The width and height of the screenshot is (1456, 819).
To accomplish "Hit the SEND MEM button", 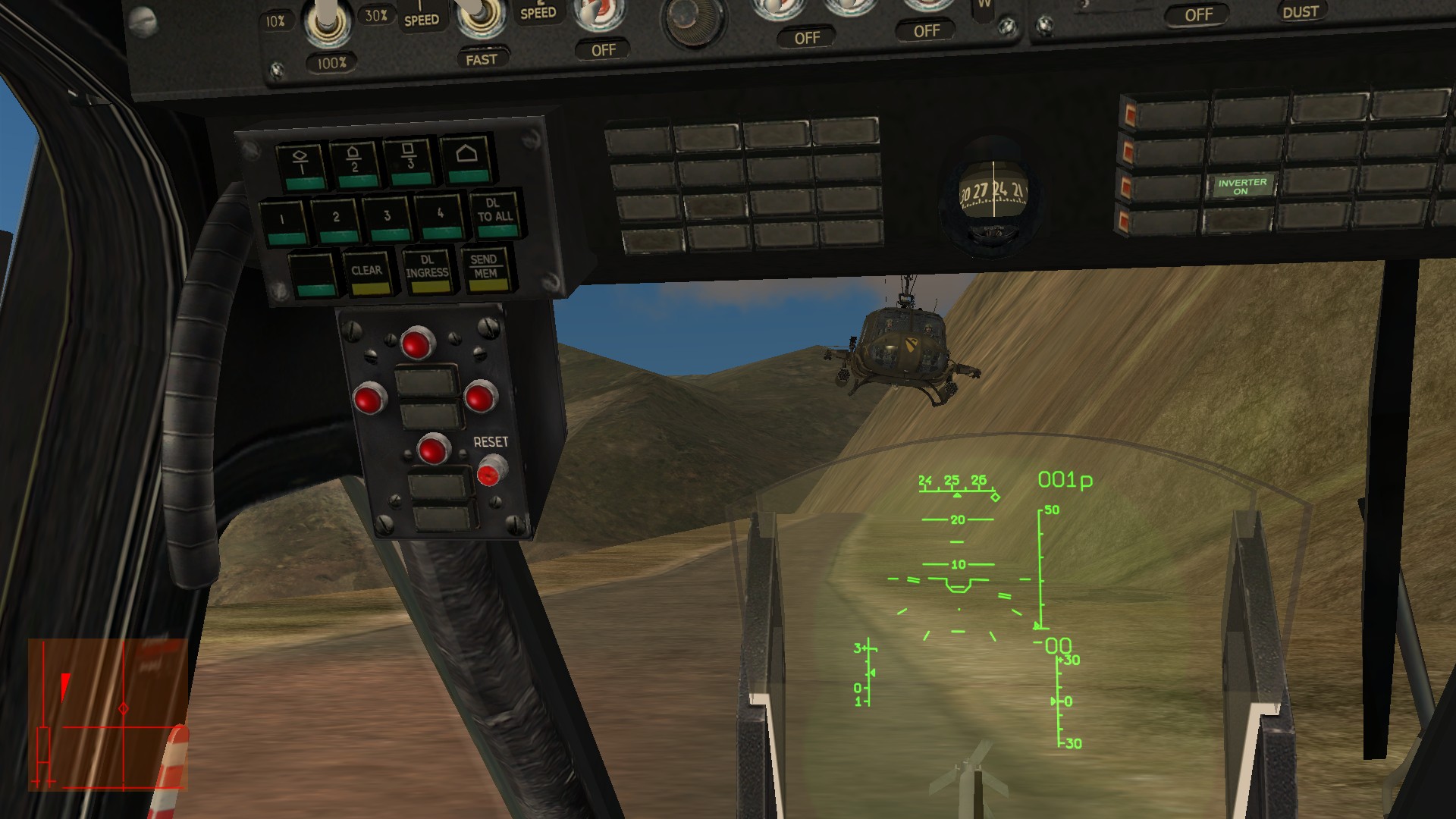I will tap(485, 268).
